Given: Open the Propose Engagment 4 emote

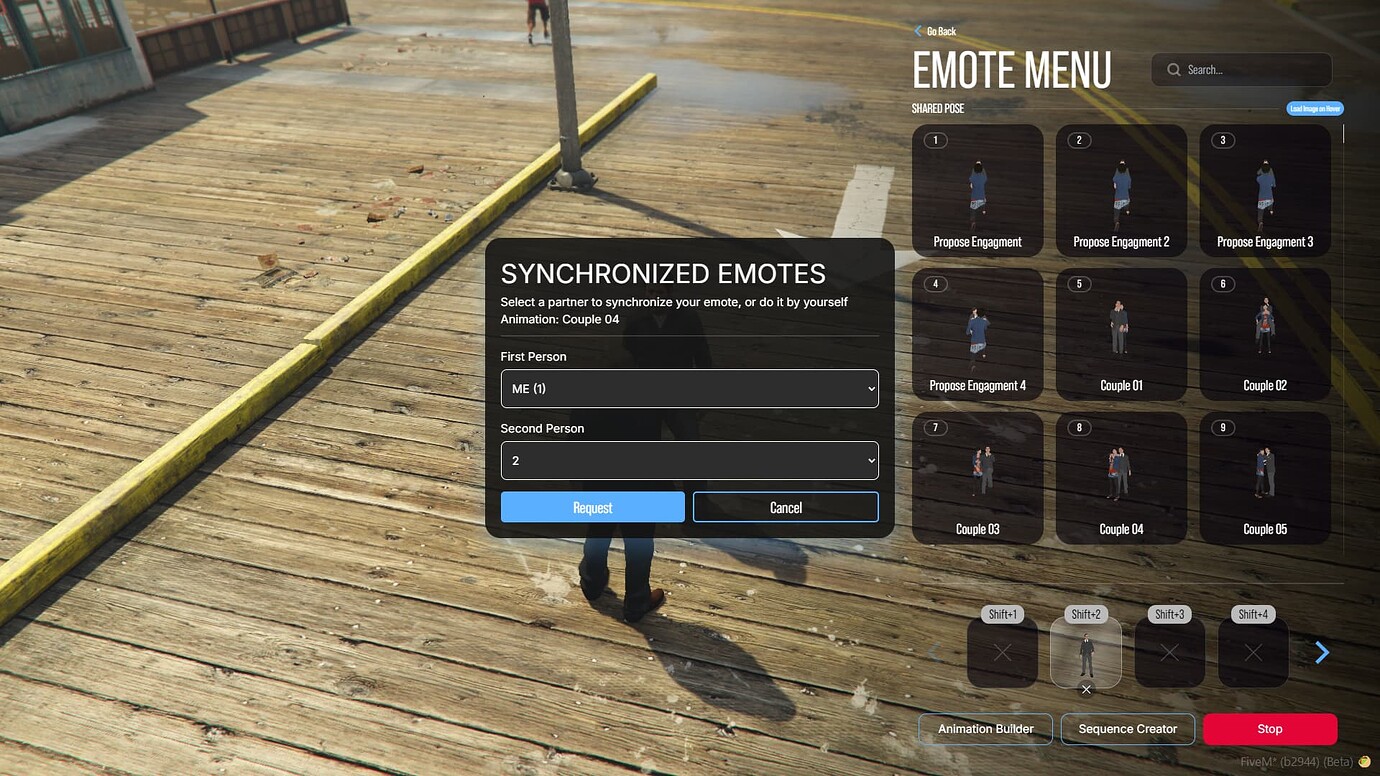Looking at the screenshot, I should tap(977, 333).
